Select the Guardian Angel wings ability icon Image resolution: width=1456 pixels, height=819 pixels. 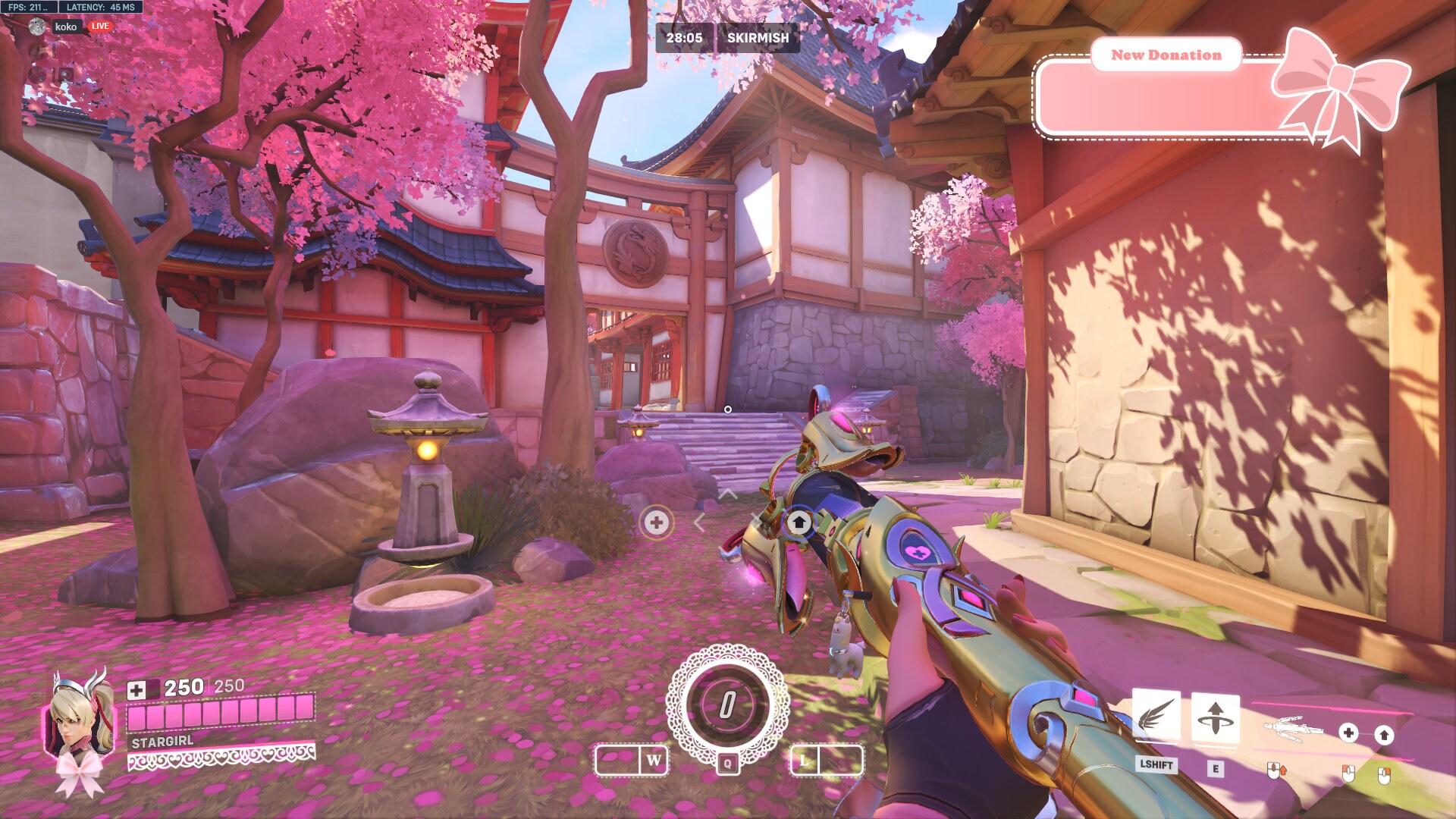pyautogui.click(x=1155, y=716)
